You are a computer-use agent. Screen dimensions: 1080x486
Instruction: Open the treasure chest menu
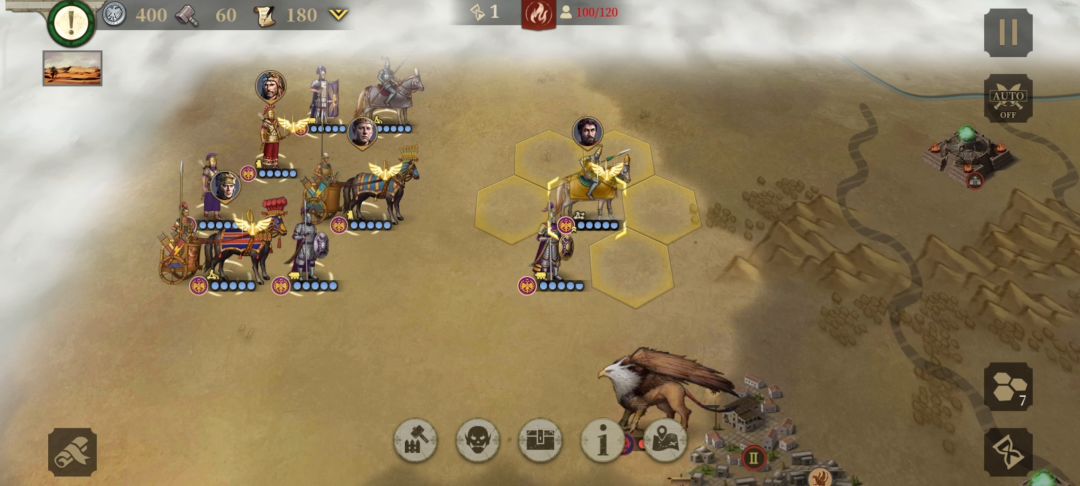[540, 440]
